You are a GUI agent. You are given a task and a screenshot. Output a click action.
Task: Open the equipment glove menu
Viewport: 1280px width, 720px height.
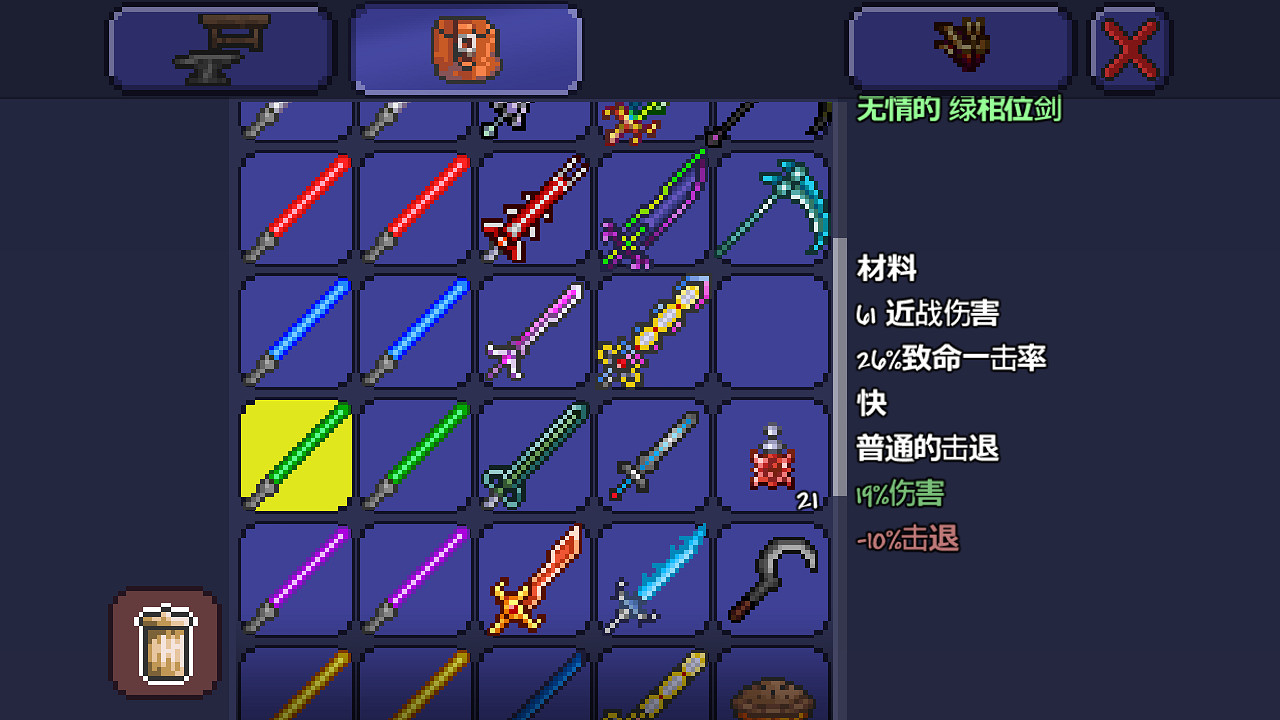pos(960,47)
